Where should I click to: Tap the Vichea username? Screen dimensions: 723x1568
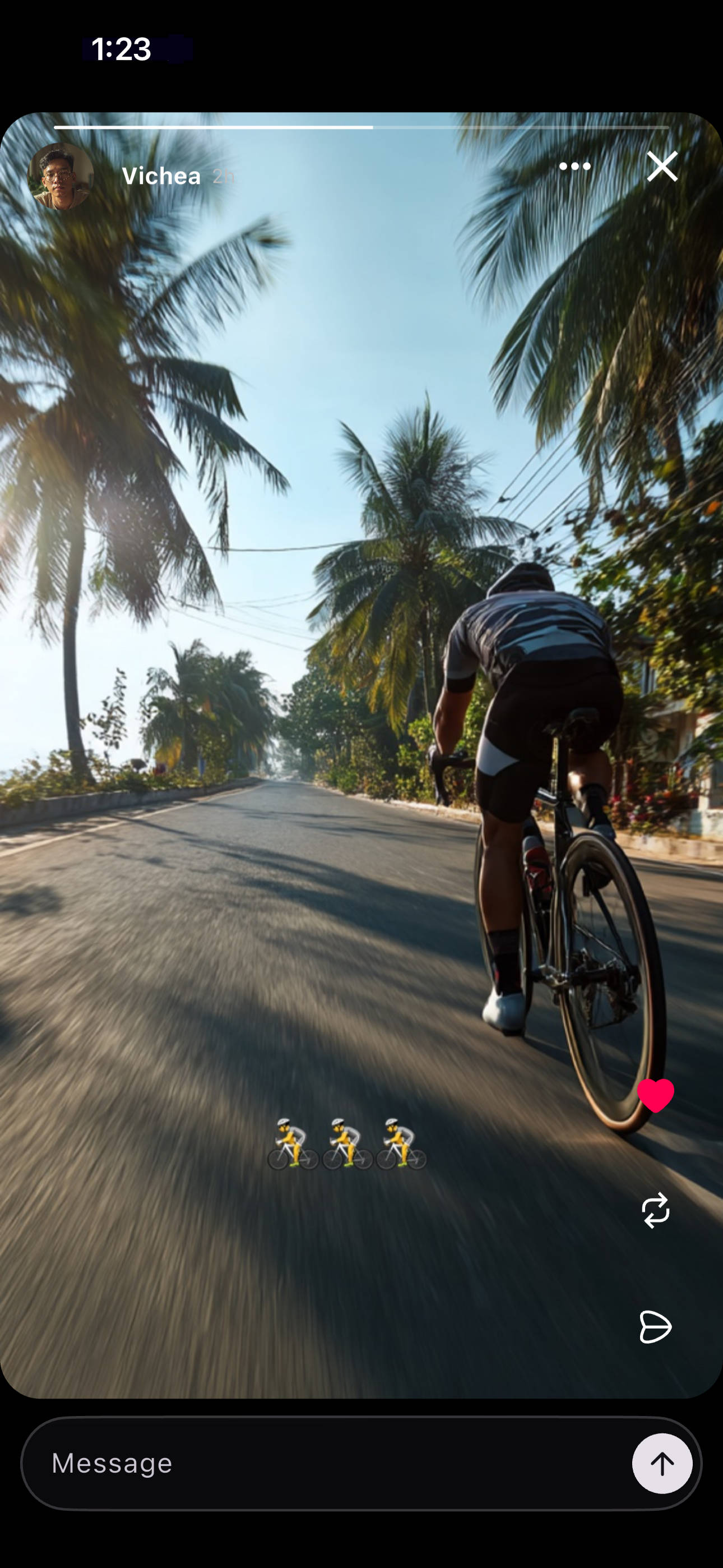(161, 177)
